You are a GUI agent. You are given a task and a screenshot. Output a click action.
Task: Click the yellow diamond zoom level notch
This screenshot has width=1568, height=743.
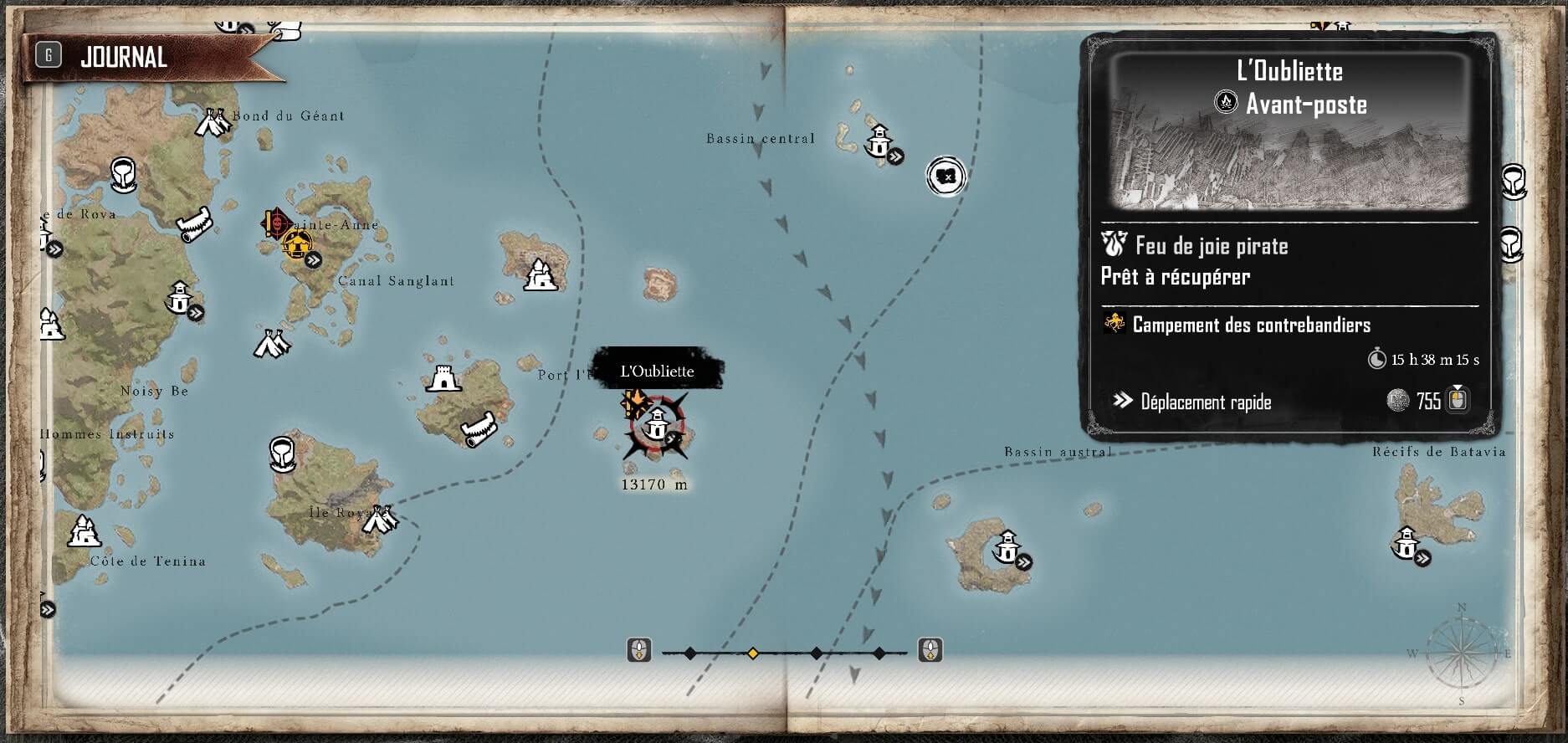752,653
